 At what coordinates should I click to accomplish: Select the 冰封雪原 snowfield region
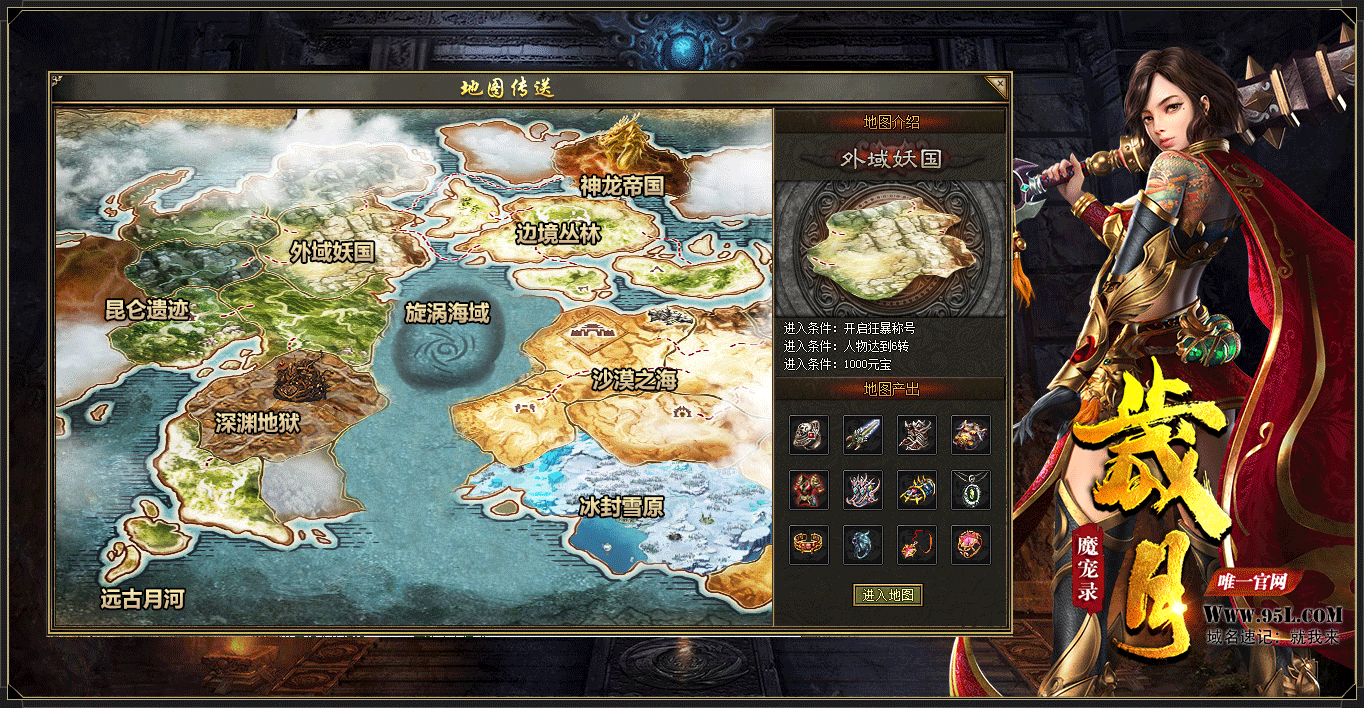coord(621,507)
